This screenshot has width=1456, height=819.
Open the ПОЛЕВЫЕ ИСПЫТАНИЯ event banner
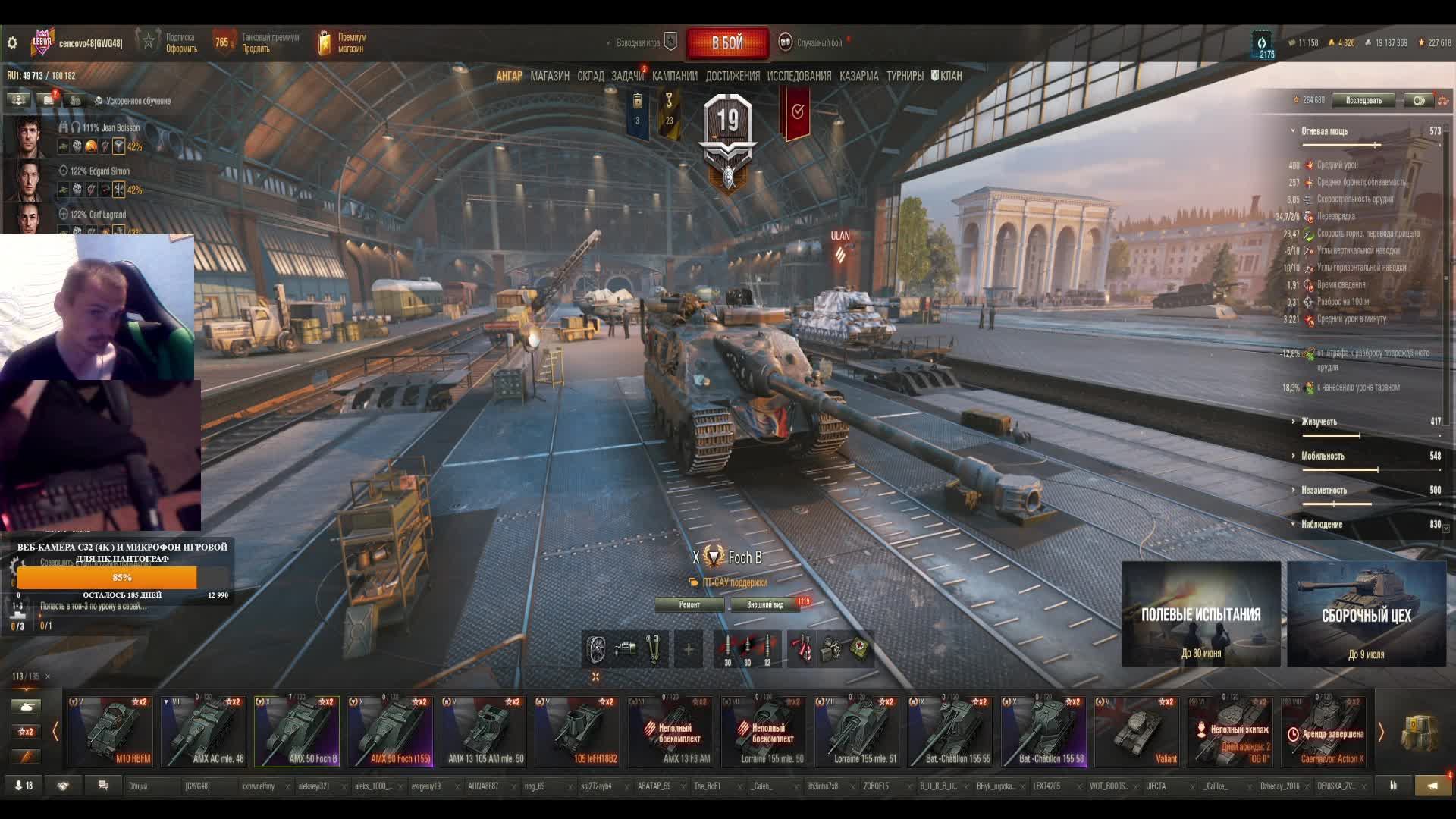pos(1201,614)
